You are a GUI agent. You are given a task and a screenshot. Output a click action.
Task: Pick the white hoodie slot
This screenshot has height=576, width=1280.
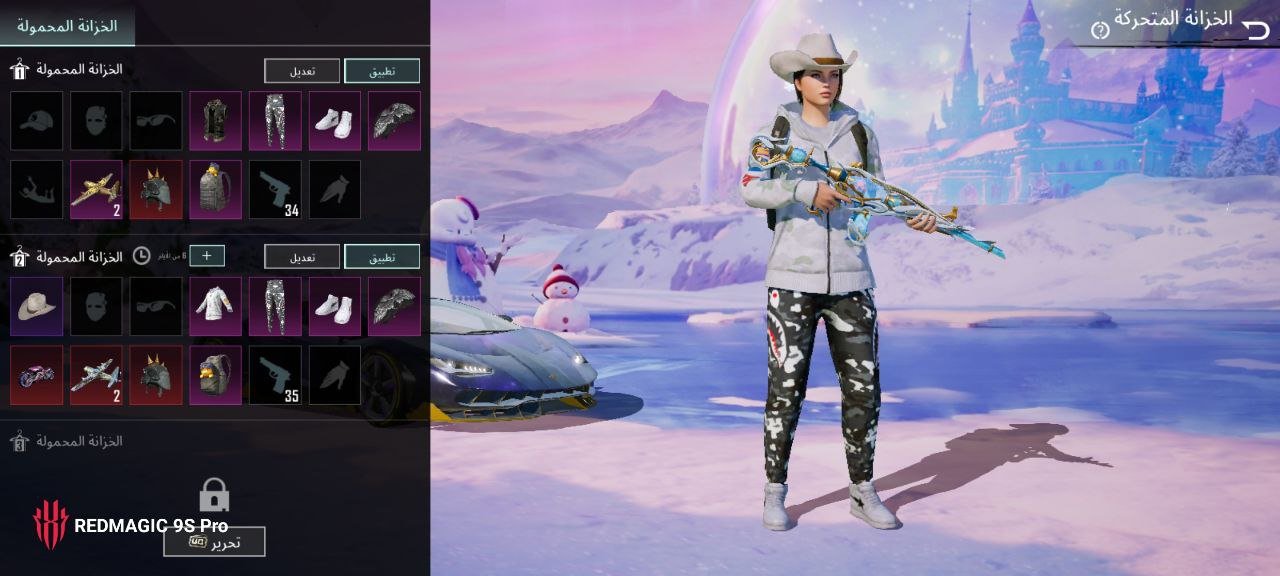pyautogui.click(x=216, y=307)
